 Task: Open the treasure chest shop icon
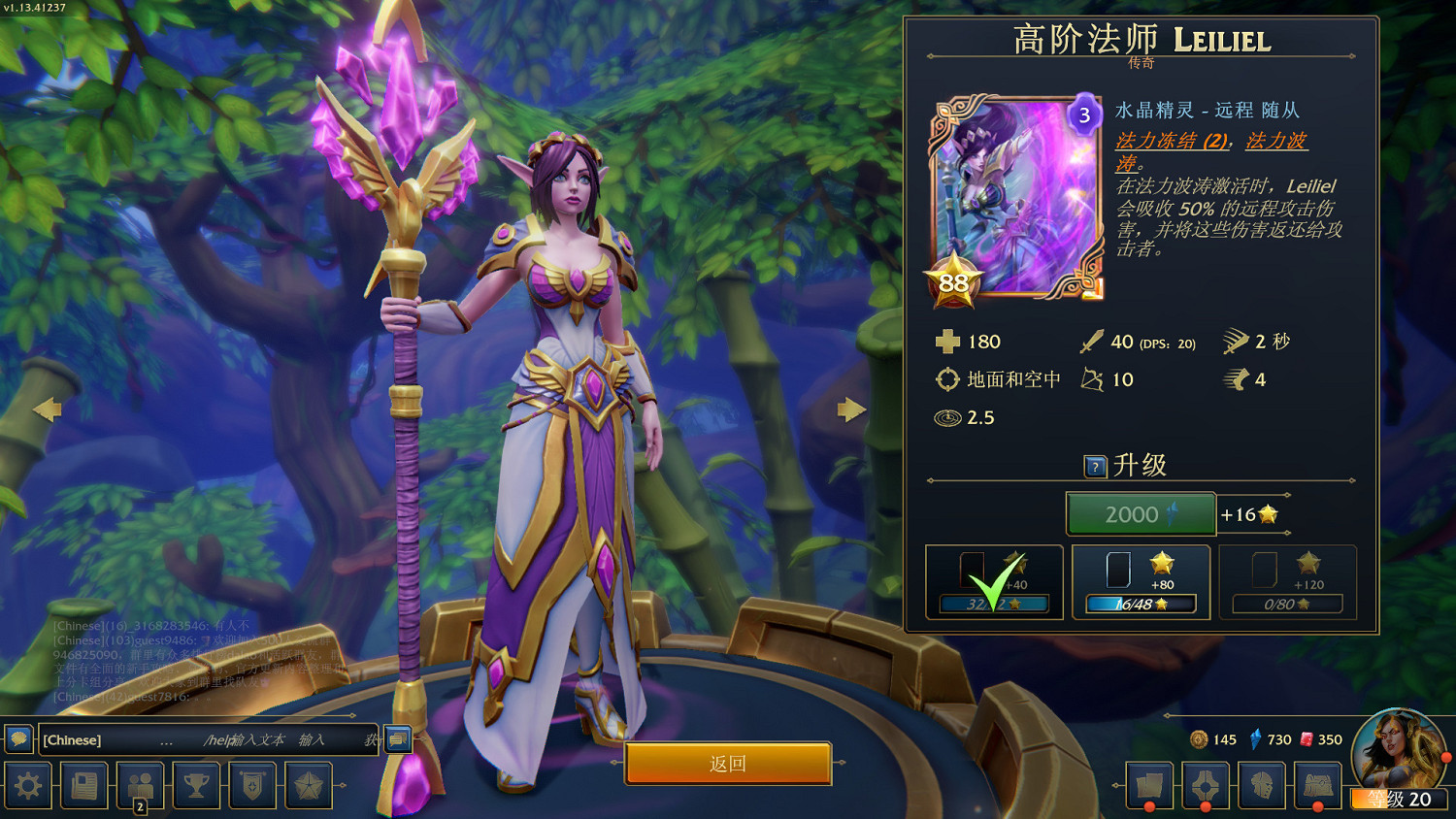coord(1316,785)
